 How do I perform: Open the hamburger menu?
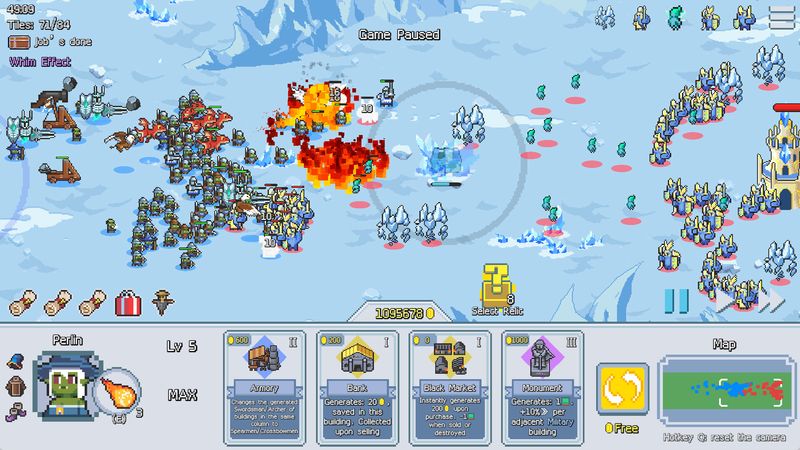780,17
